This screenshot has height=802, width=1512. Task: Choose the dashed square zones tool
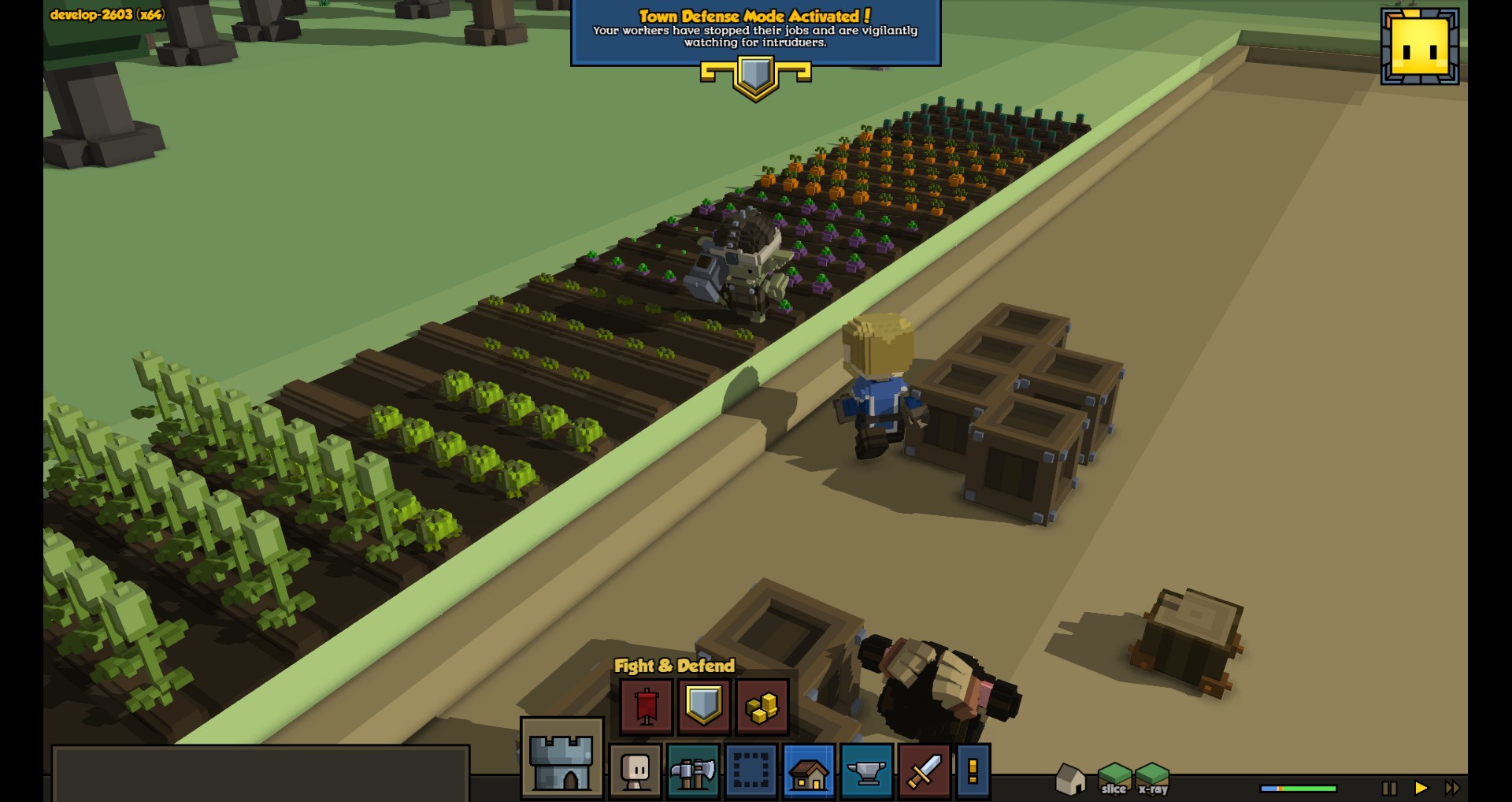750,771
